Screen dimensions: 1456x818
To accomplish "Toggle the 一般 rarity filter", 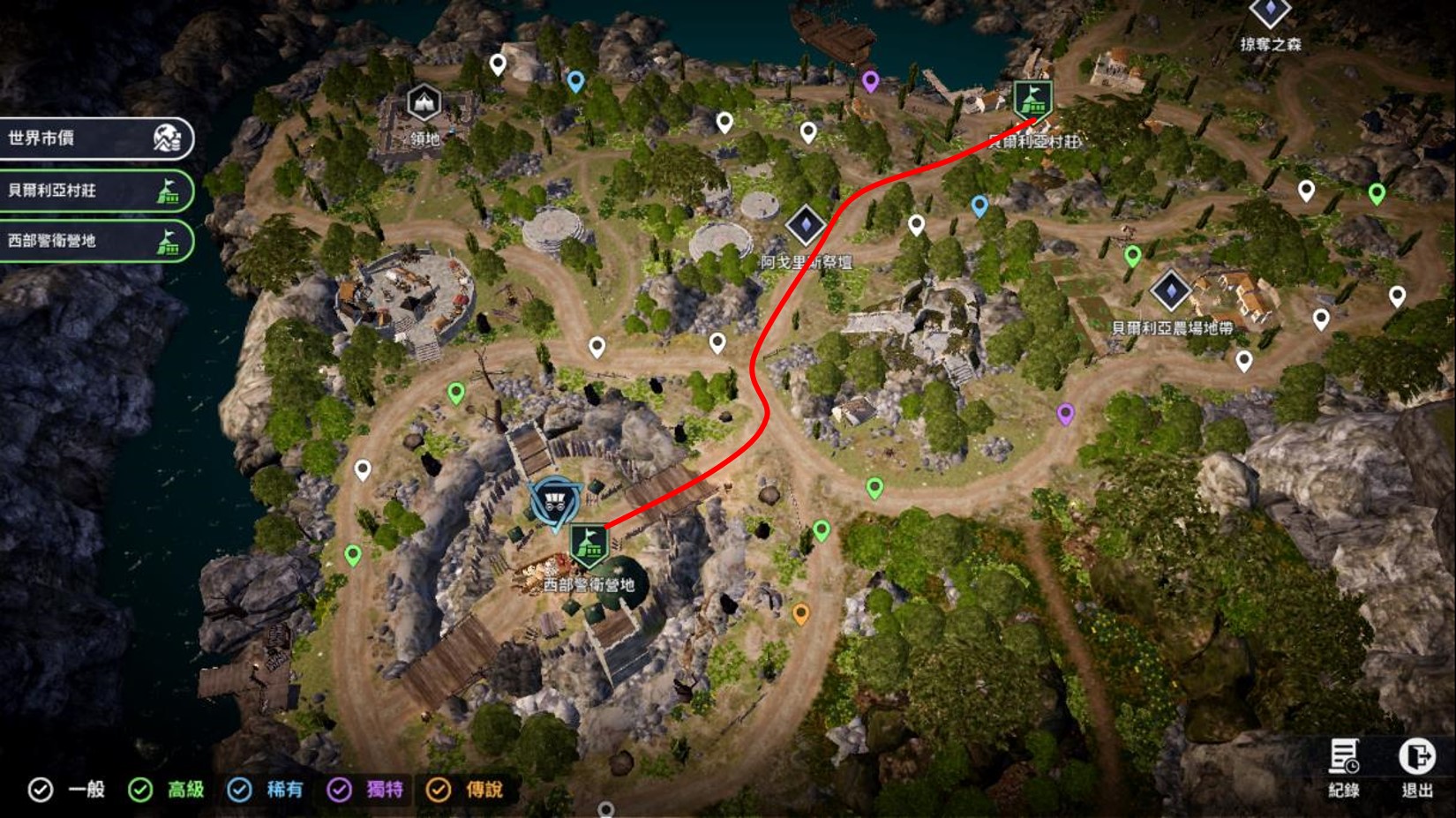I will [41, 790].
